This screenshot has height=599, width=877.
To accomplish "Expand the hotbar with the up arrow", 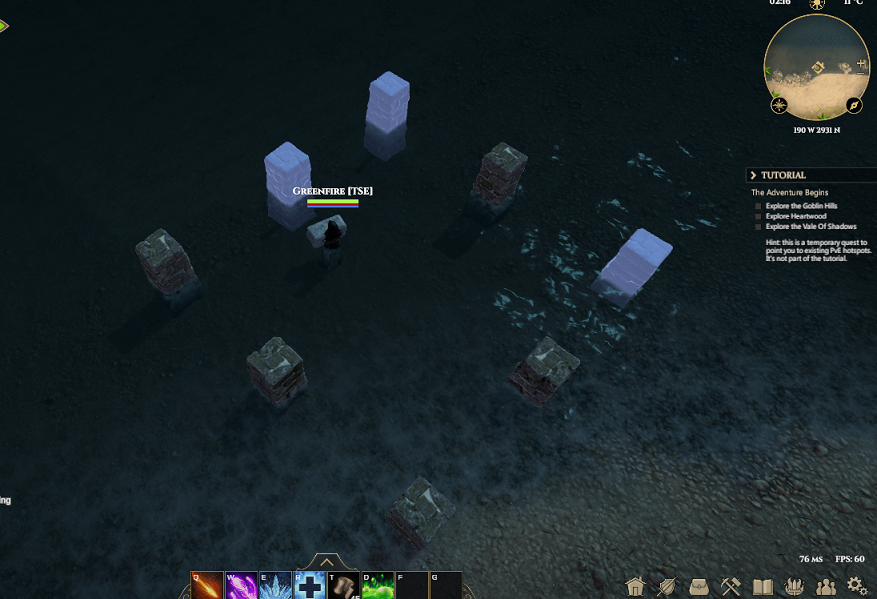I will (x=326, y=563).
